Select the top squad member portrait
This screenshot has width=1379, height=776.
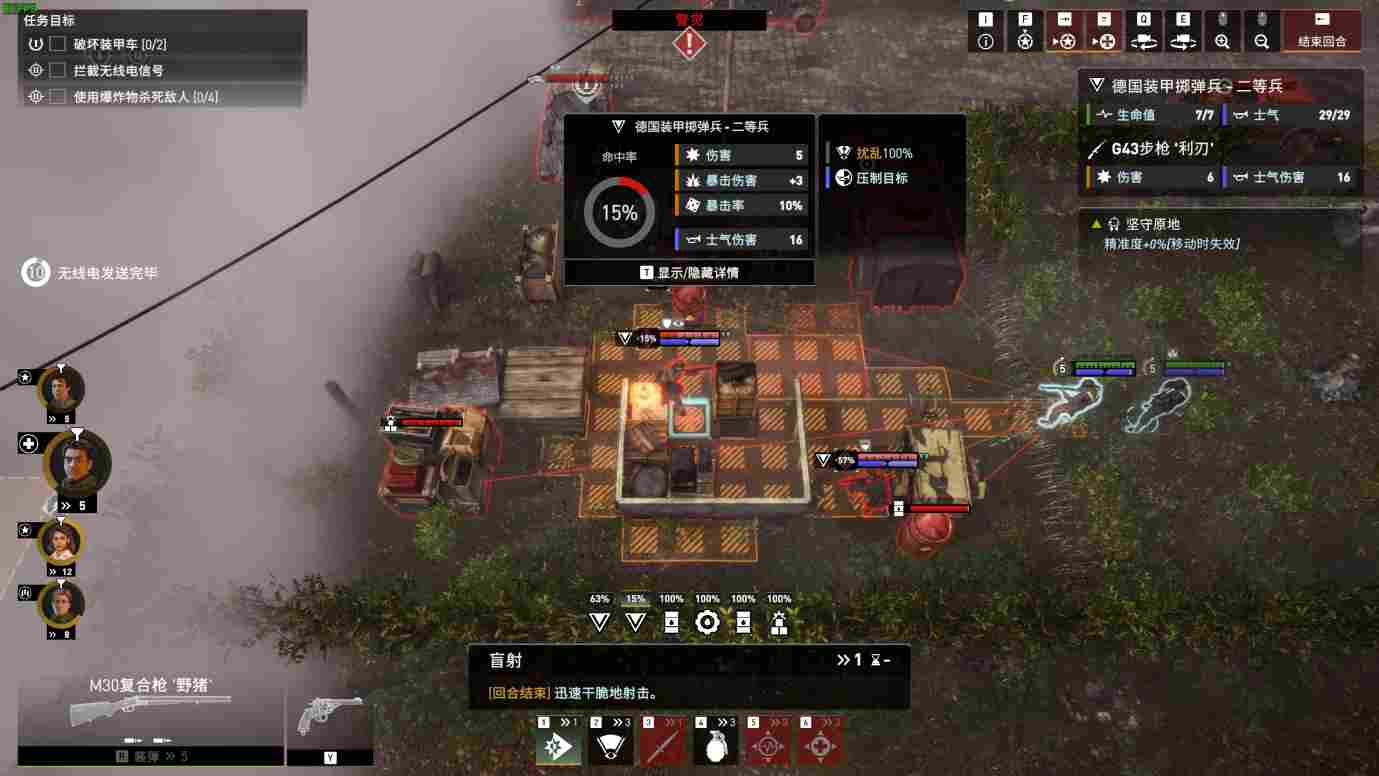pos(61,389)
